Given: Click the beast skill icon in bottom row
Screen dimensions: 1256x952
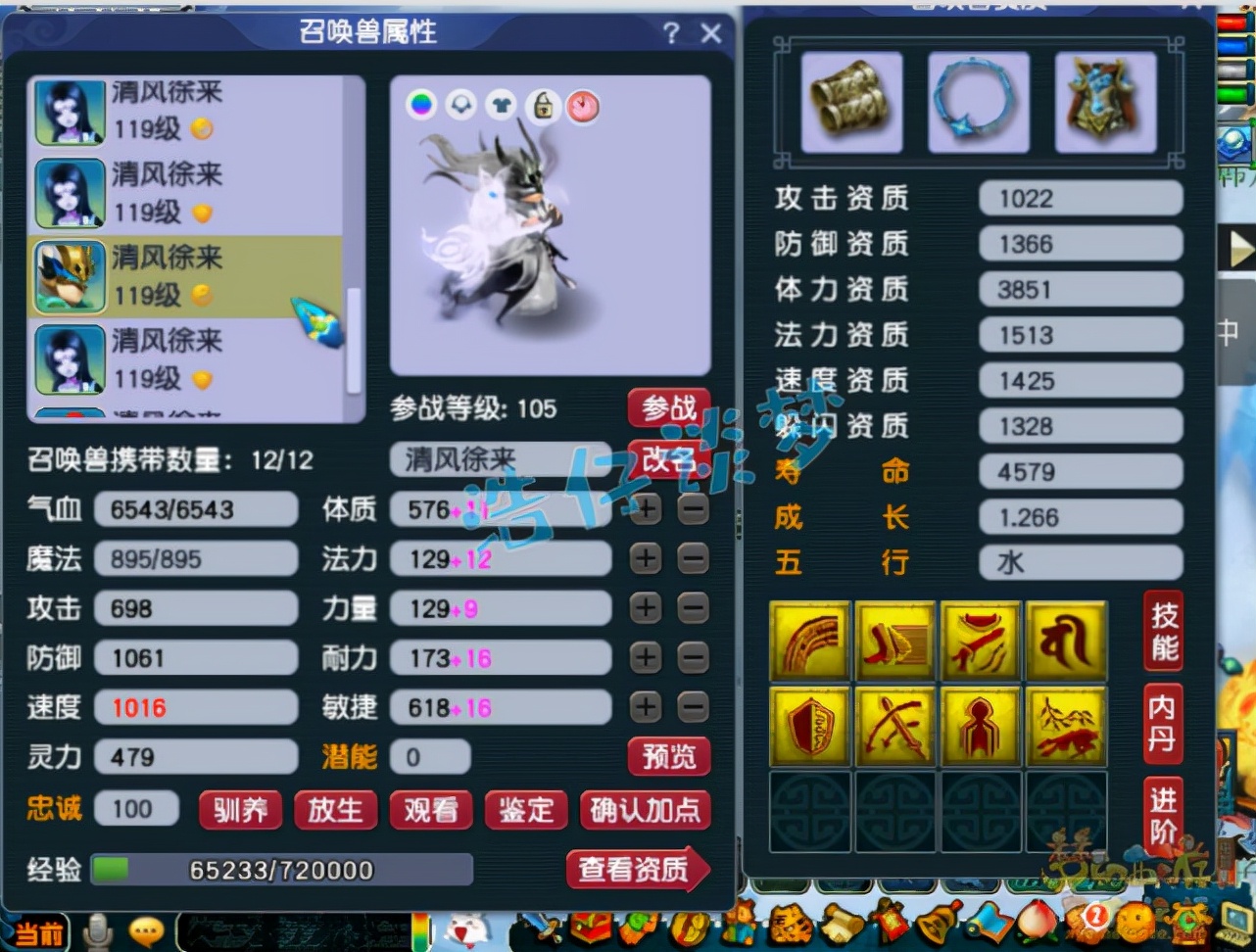Looking at the screenshot, I should [x=1066, y=727].
